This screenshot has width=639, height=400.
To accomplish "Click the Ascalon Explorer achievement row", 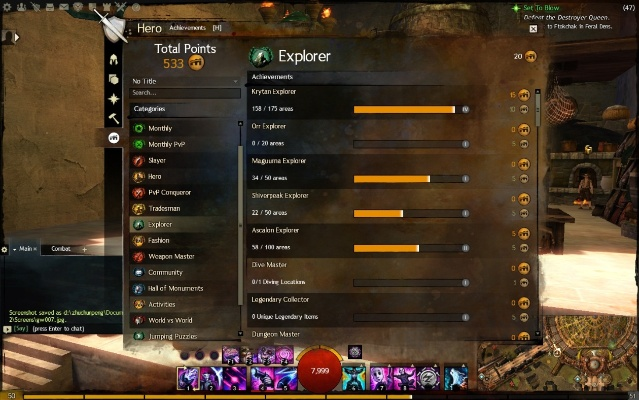I will click(390, 238).
